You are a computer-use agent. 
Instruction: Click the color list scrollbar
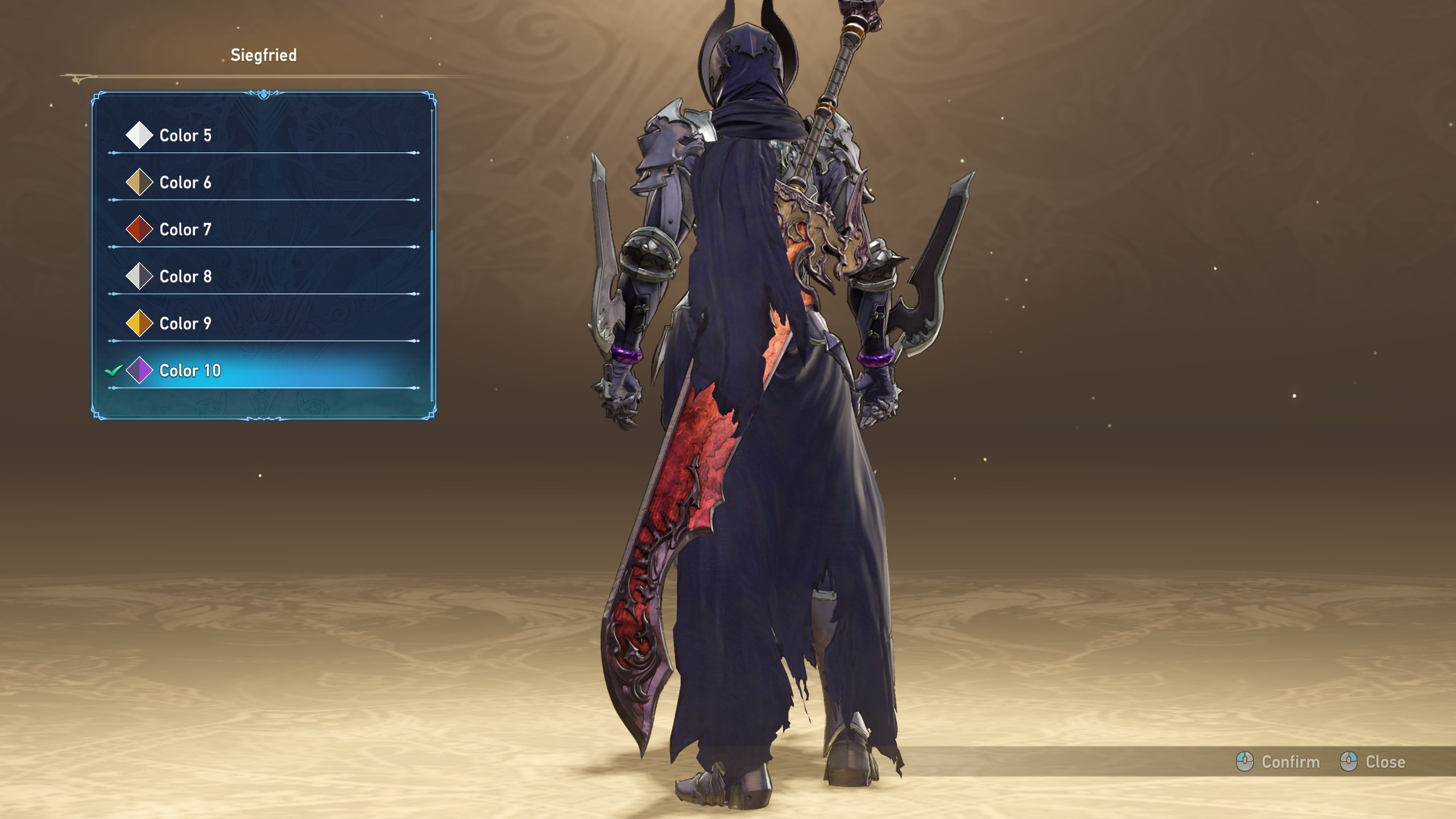pyautogui.click(x=432, y=313)
